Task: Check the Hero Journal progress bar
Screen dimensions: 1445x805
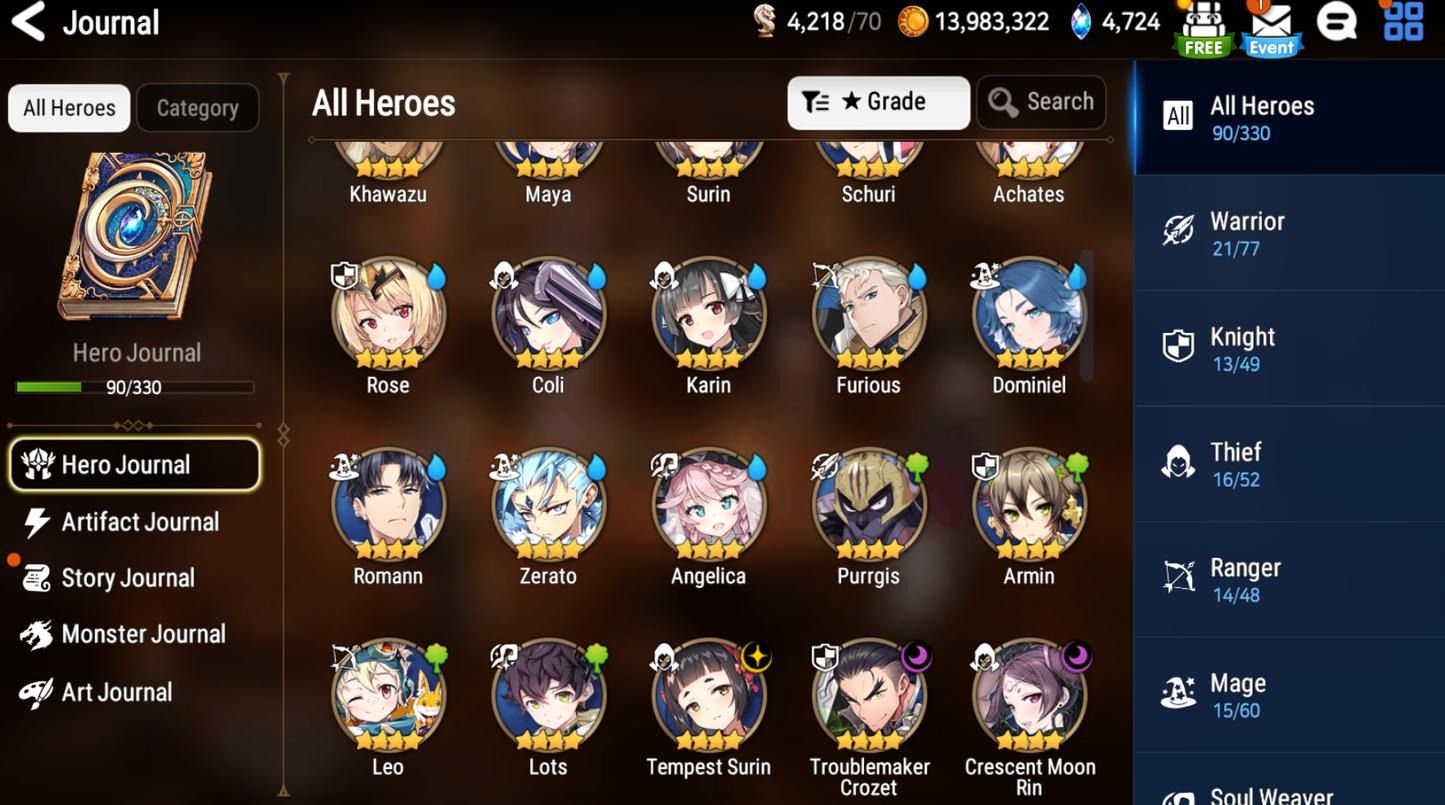Action: click(x=135, y=387)
